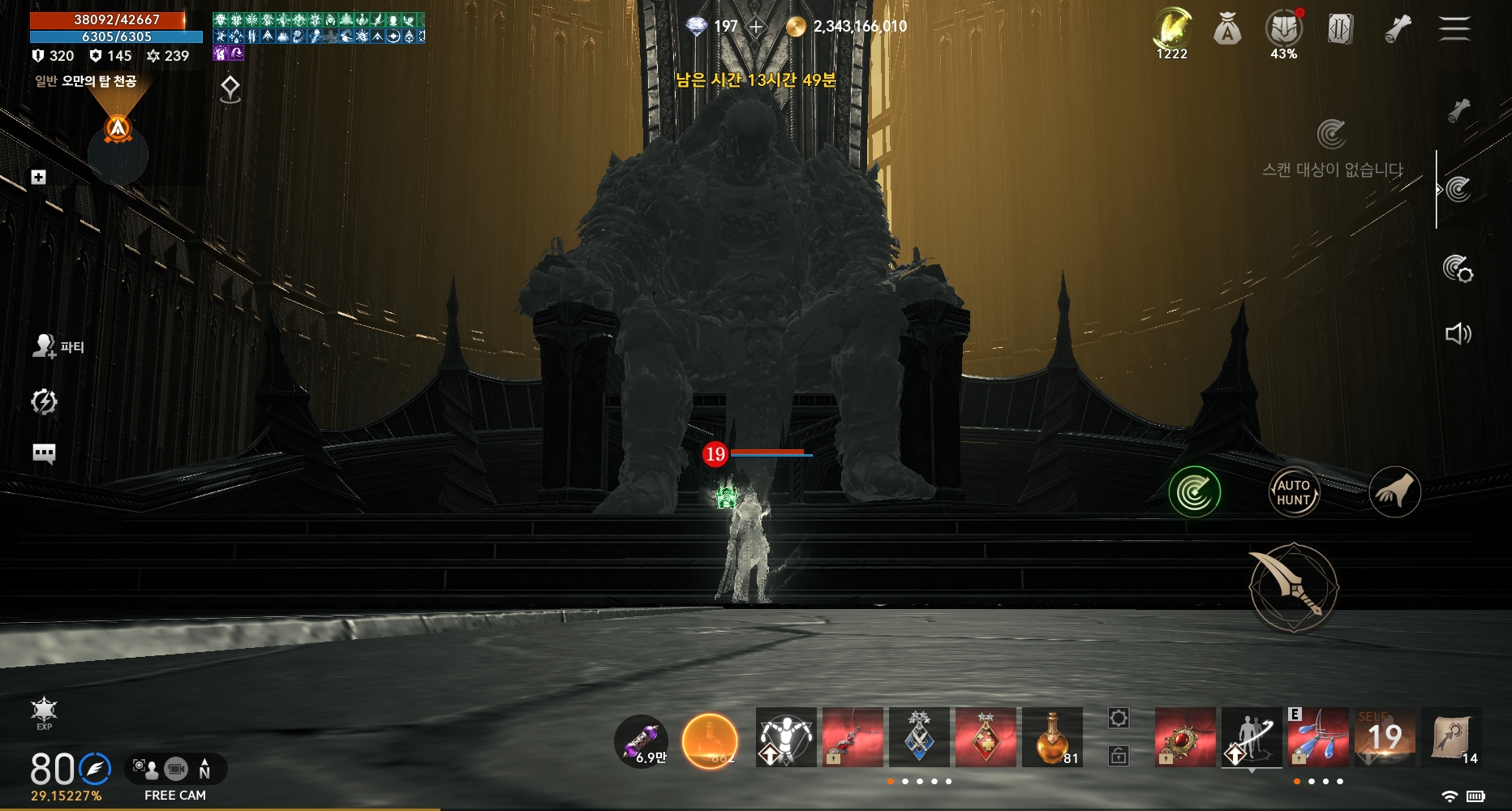Open the party panel
1512x811 pixels.
(58, 347)
